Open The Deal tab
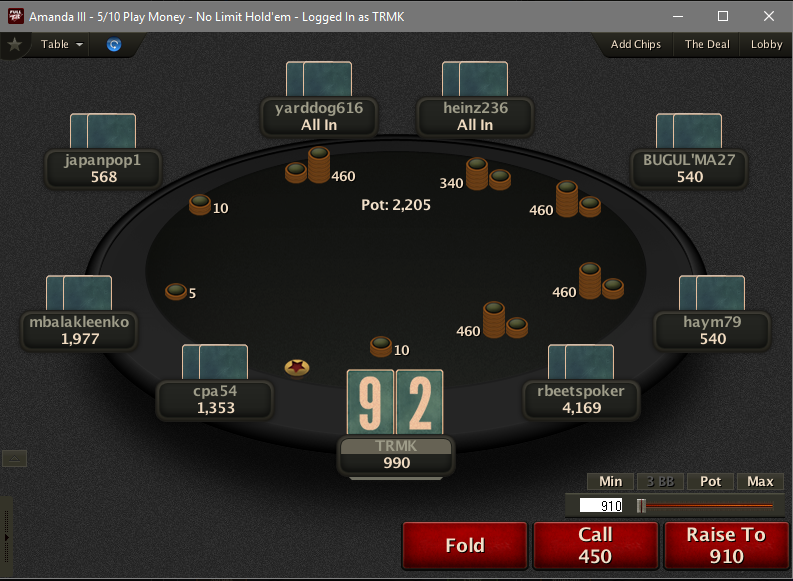The width and height of the screenshot is (793, 581). (x=707, y=44)
